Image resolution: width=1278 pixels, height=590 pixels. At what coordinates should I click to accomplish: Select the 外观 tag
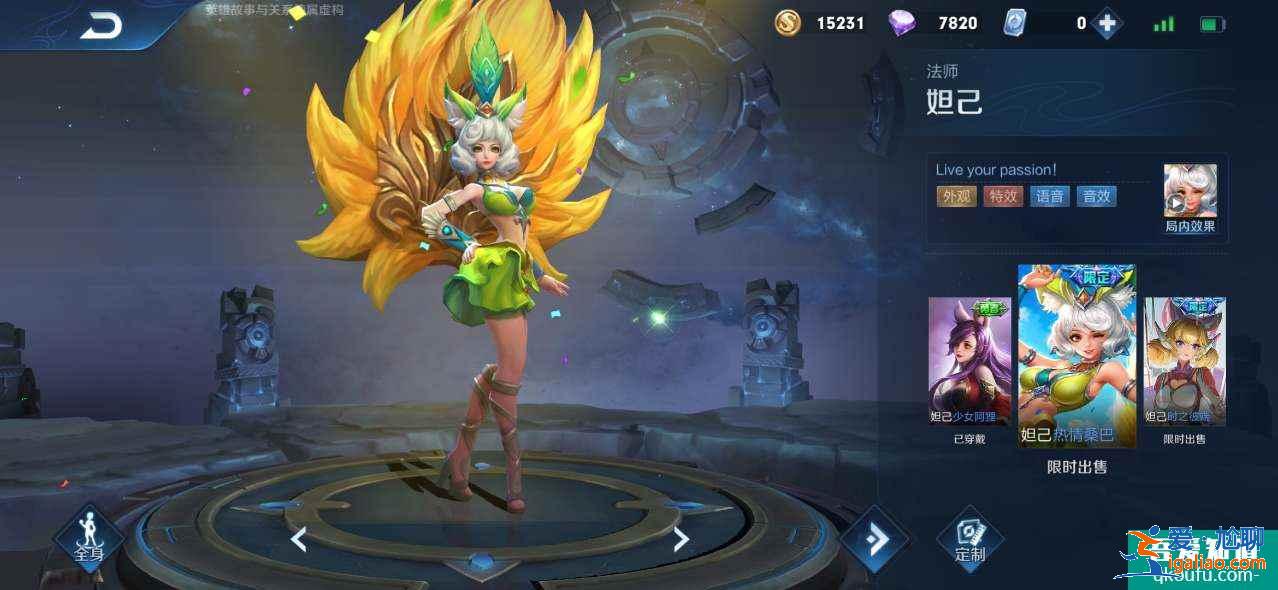pos(956,196)
